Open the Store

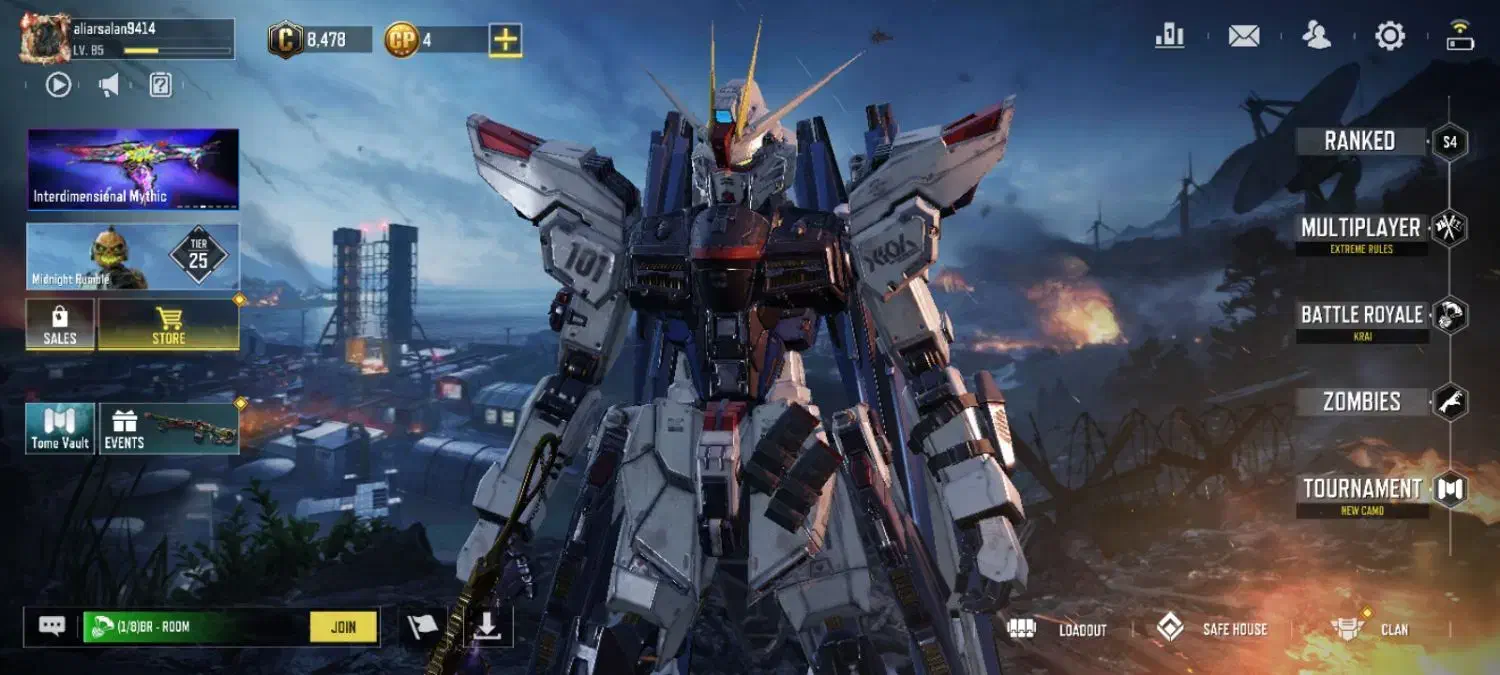[x=168, y=325]
